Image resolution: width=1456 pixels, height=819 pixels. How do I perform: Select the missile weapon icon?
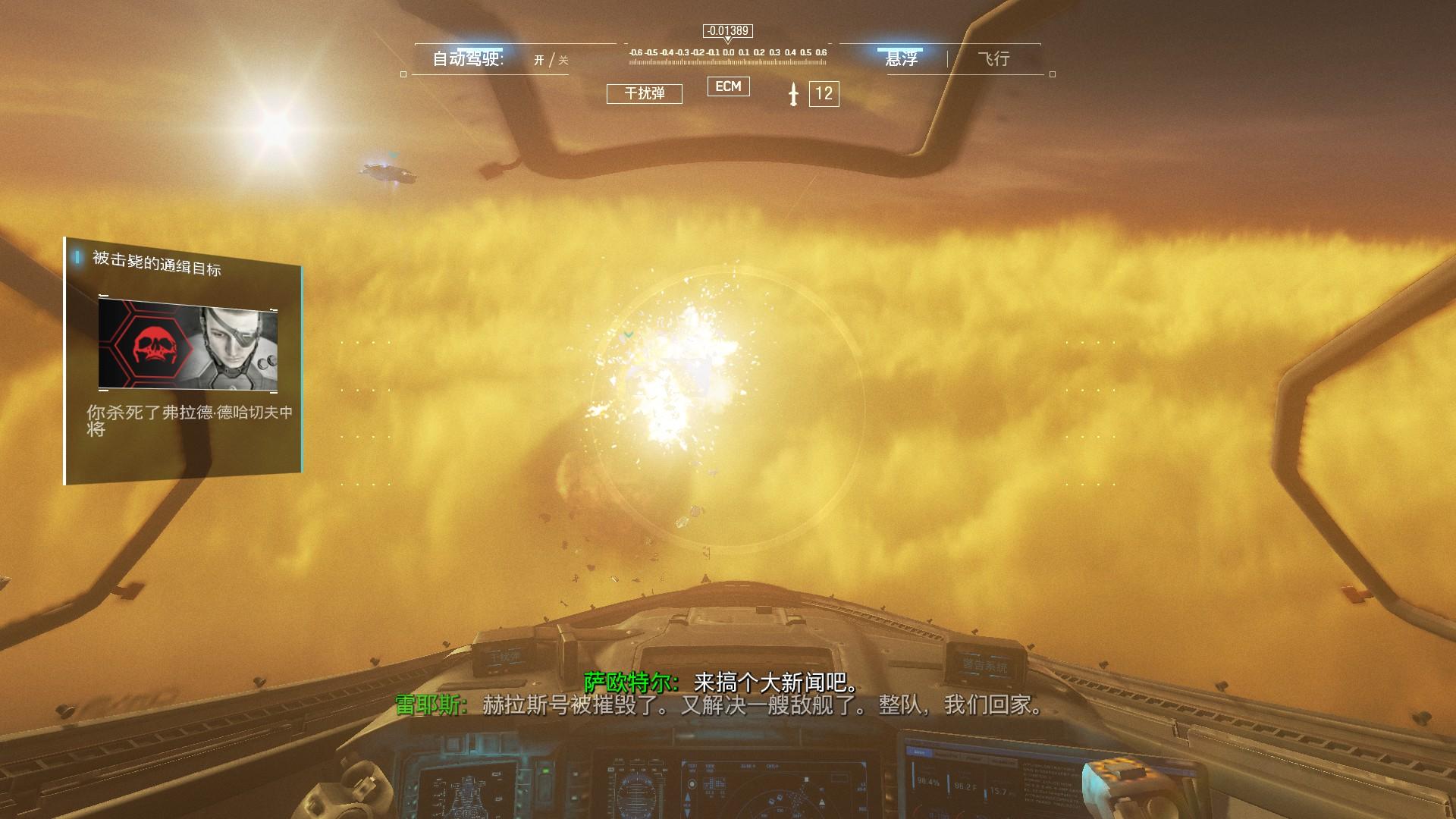coord(793,94)
